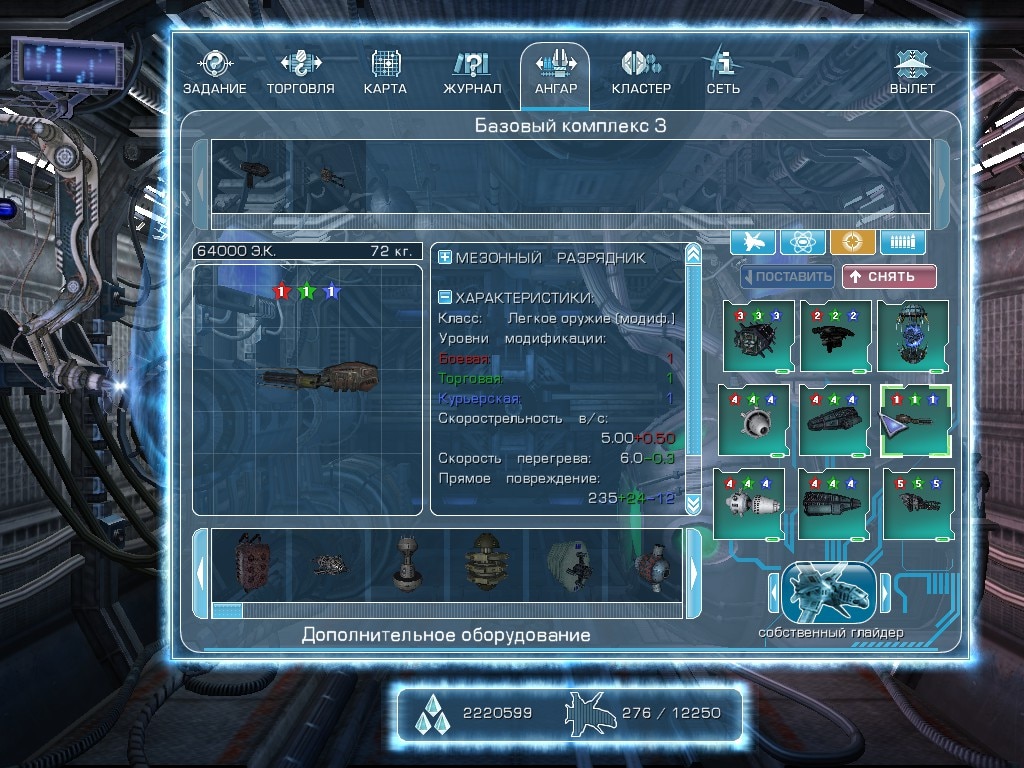1024x768 pixels.
Task: Switch to next glider with right arrow
Action: 884,594
